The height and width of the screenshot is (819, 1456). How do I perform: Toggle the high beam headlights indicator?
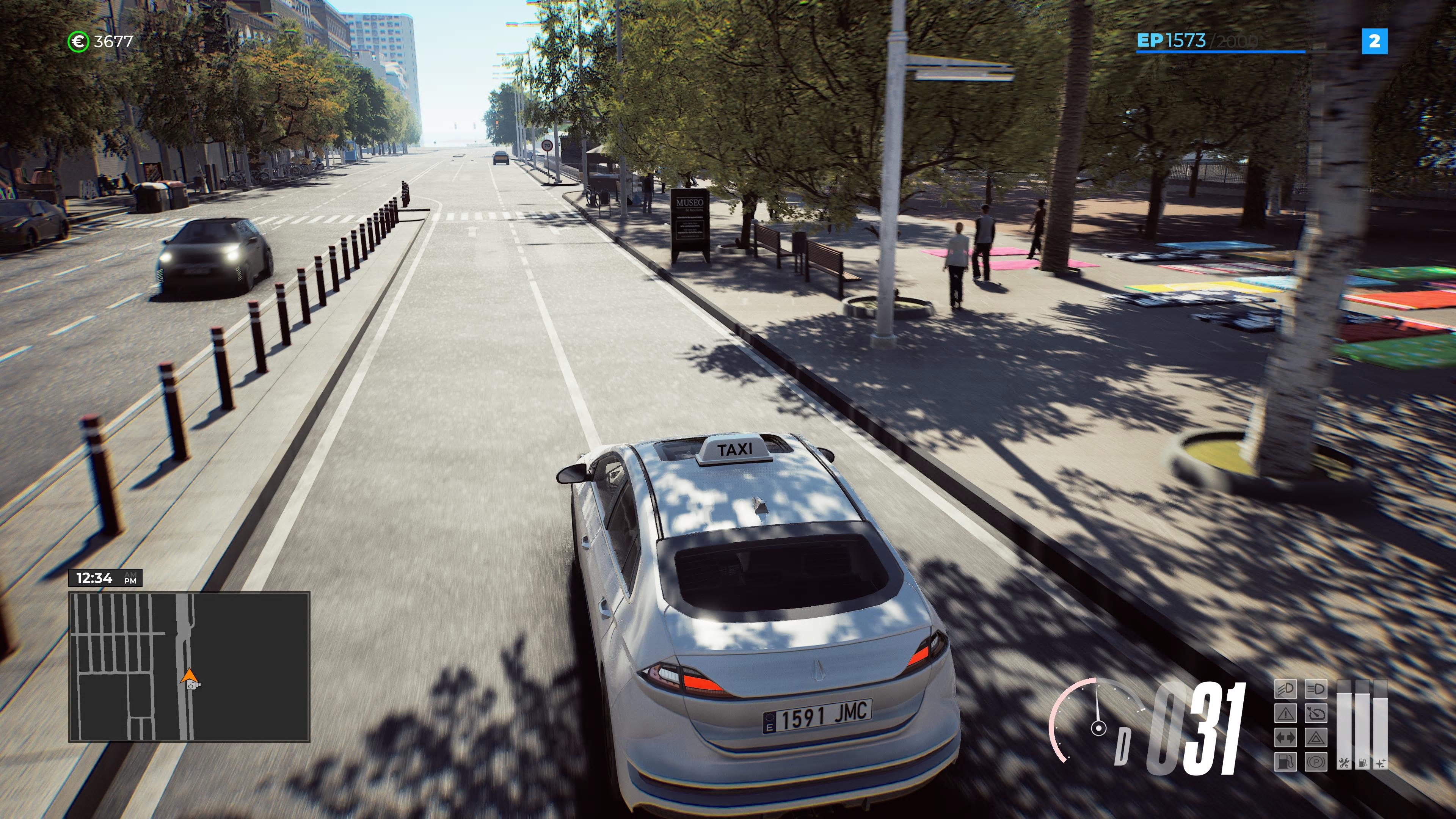(1316, 689)
